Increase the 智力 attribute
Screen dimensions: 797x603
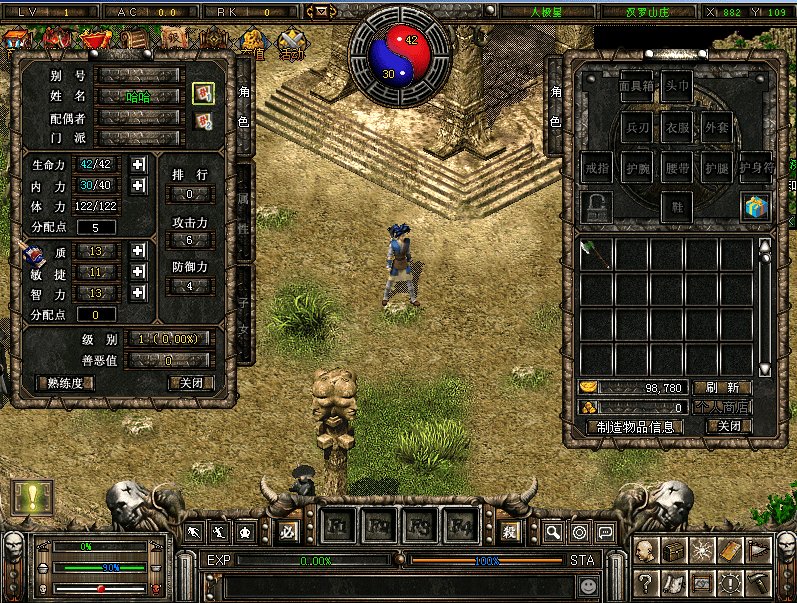click(139, 293)
